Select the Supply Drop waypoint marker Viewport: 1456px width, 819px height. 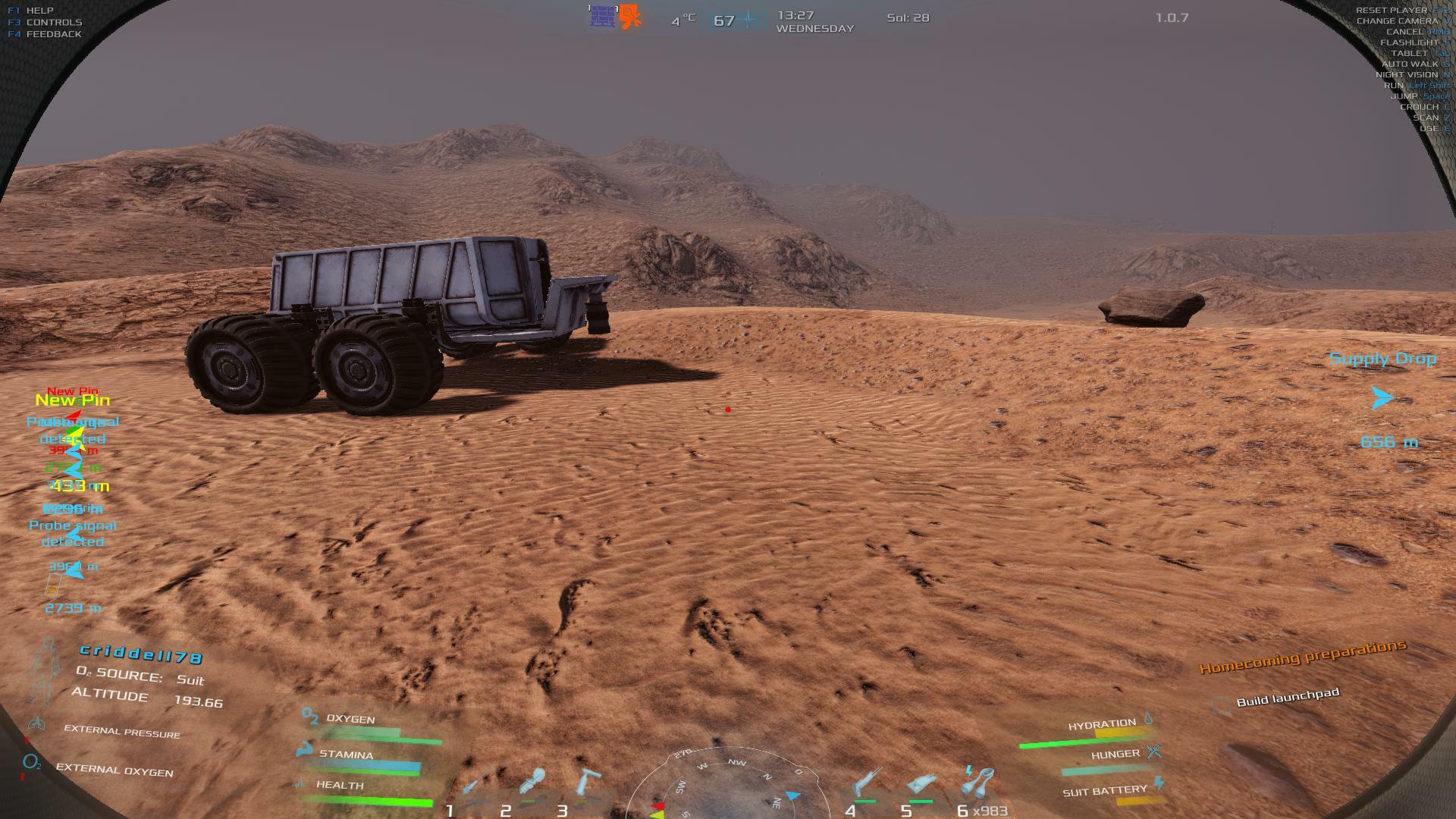[1382, 397]
